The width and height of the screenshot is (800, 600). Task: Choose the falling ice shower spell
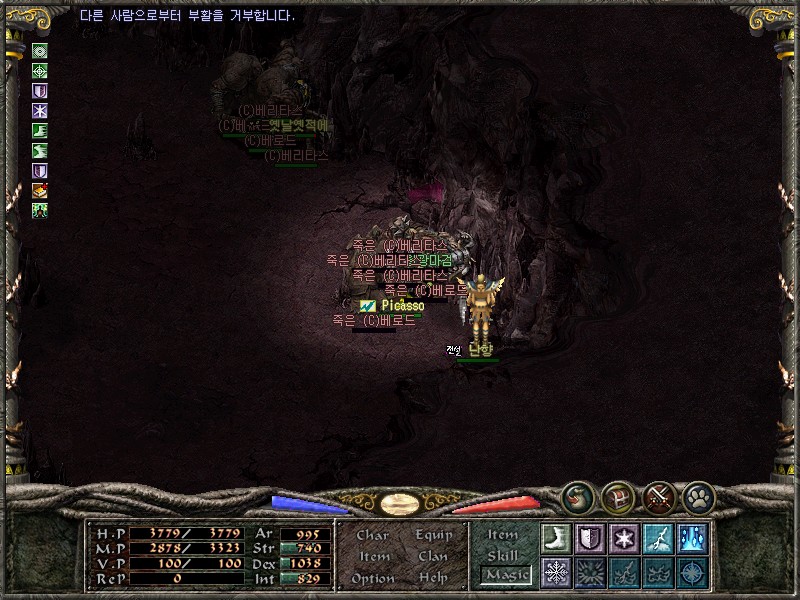692,539
